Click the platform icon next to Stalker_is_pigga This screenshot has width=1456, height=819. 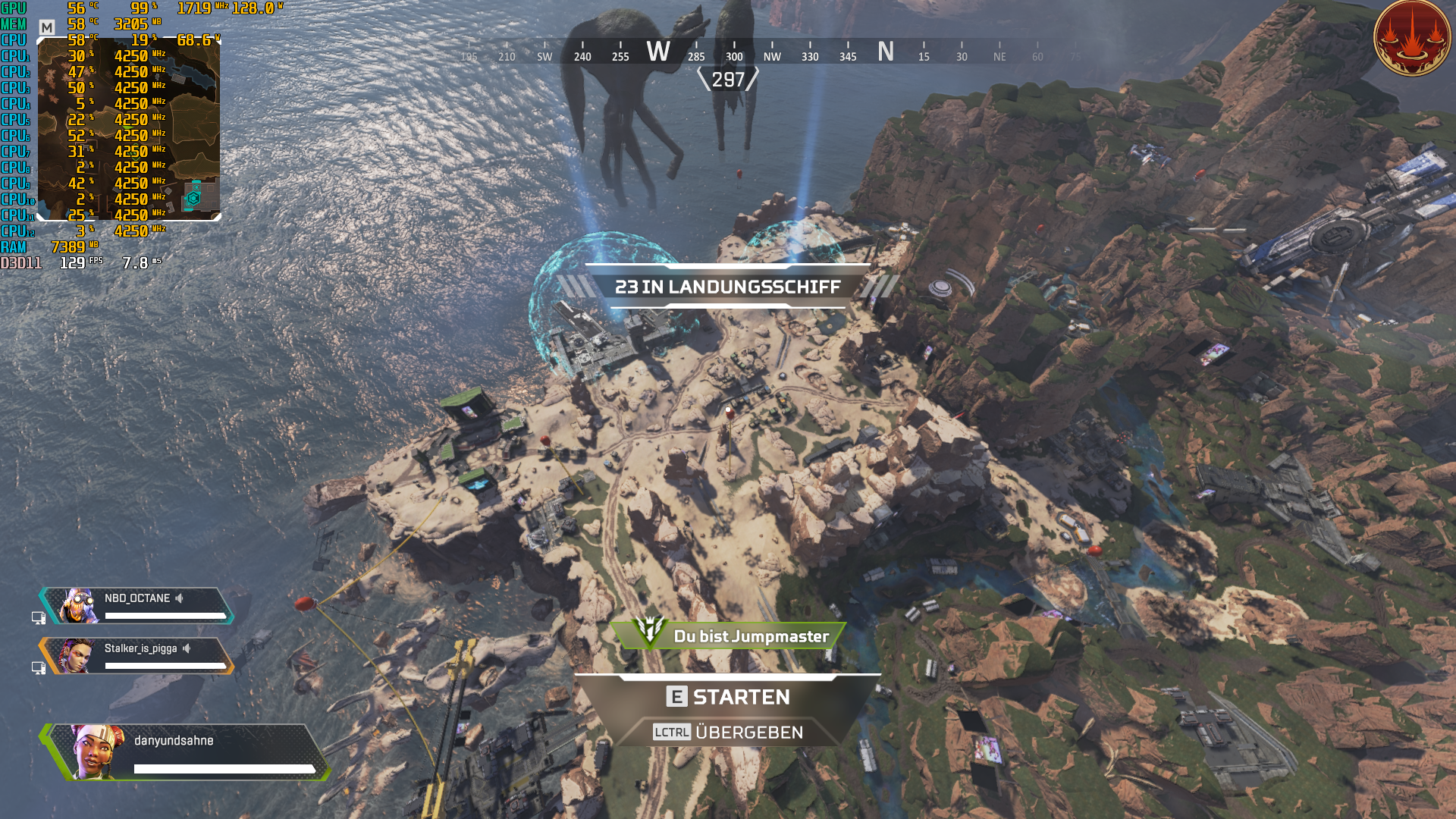pyautogui.click(x=39, y=667)
